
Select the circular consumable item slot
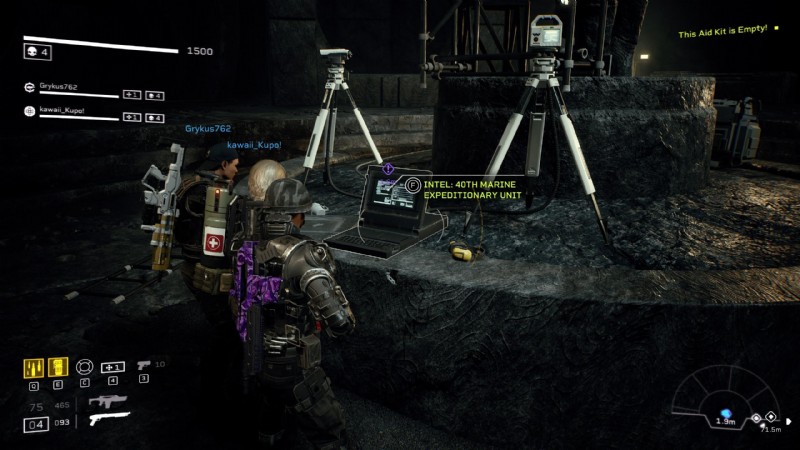[x=85, y=367]
